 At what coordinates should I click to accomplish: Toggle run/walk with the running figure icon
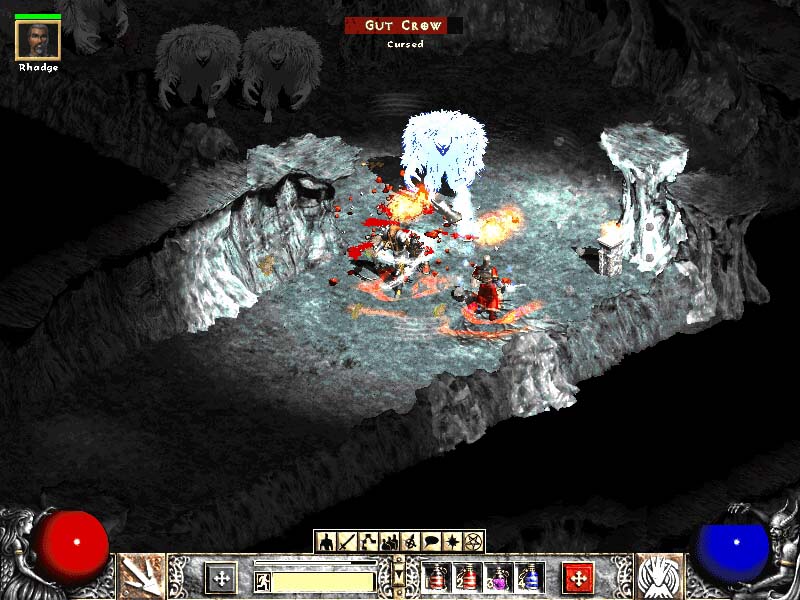261,580
